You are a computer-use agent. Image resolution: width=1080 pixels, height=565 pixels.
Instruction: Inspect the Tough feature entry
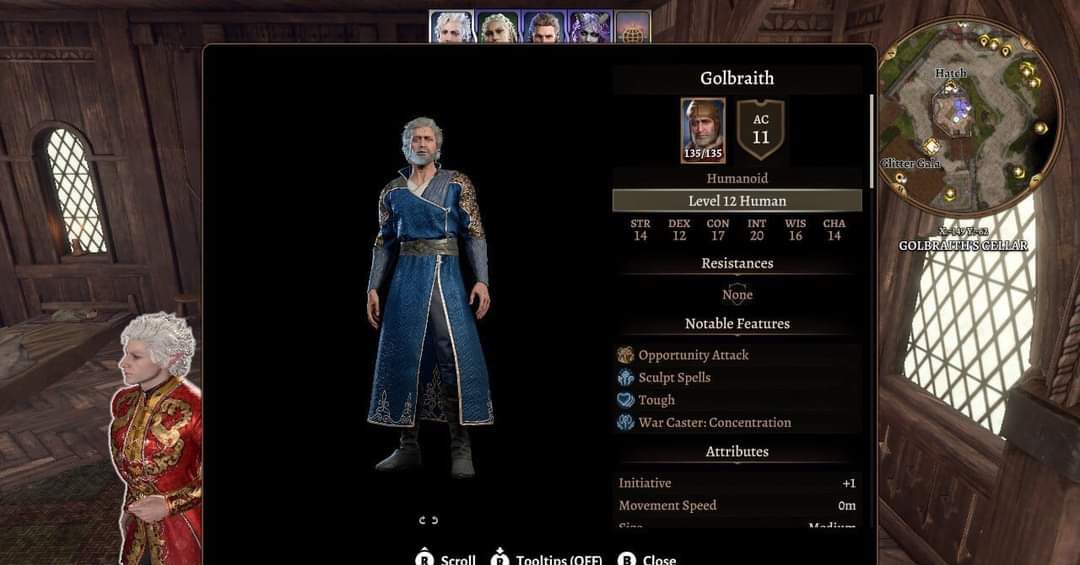point(656,400)
